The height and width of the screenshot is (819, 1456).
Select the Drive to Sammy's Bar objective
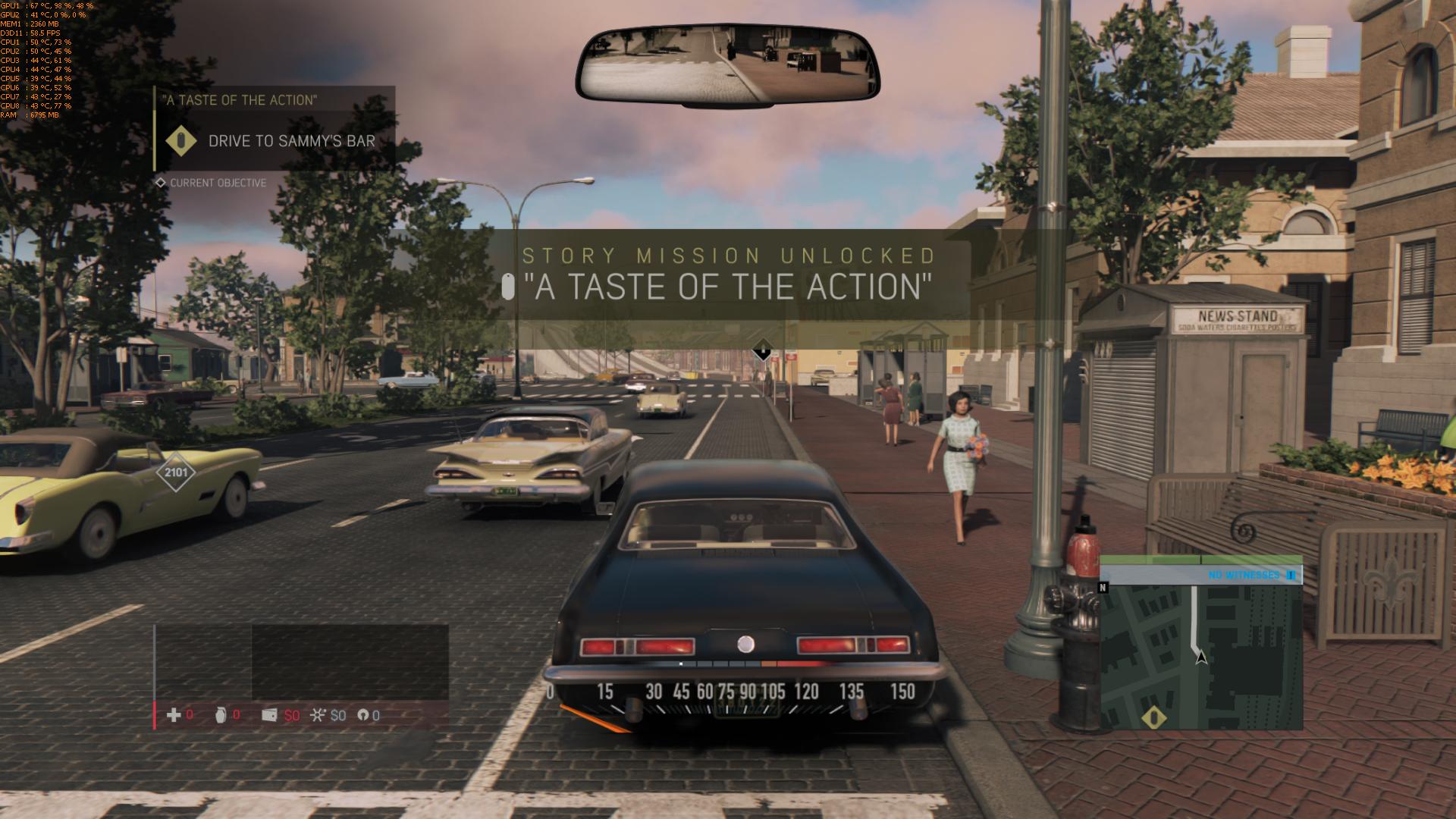click(x=291, y=141)
